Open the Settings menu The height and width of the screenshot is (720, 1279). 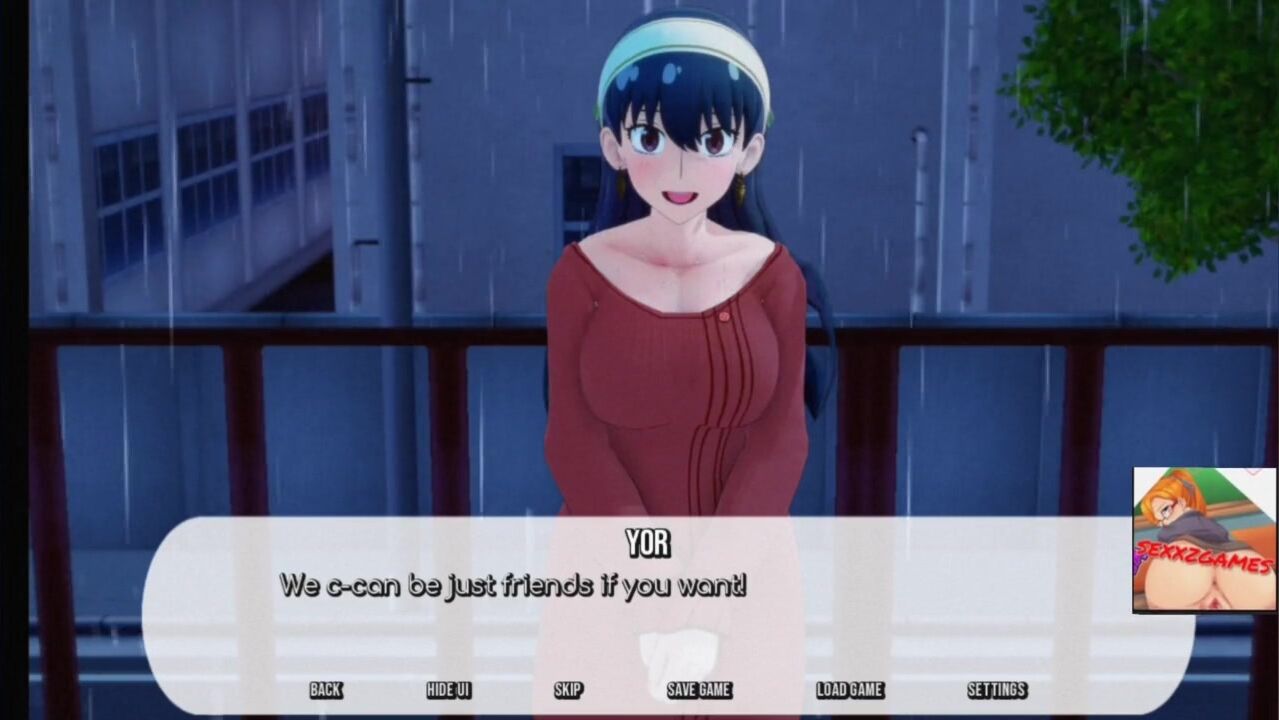pos(996,690)
